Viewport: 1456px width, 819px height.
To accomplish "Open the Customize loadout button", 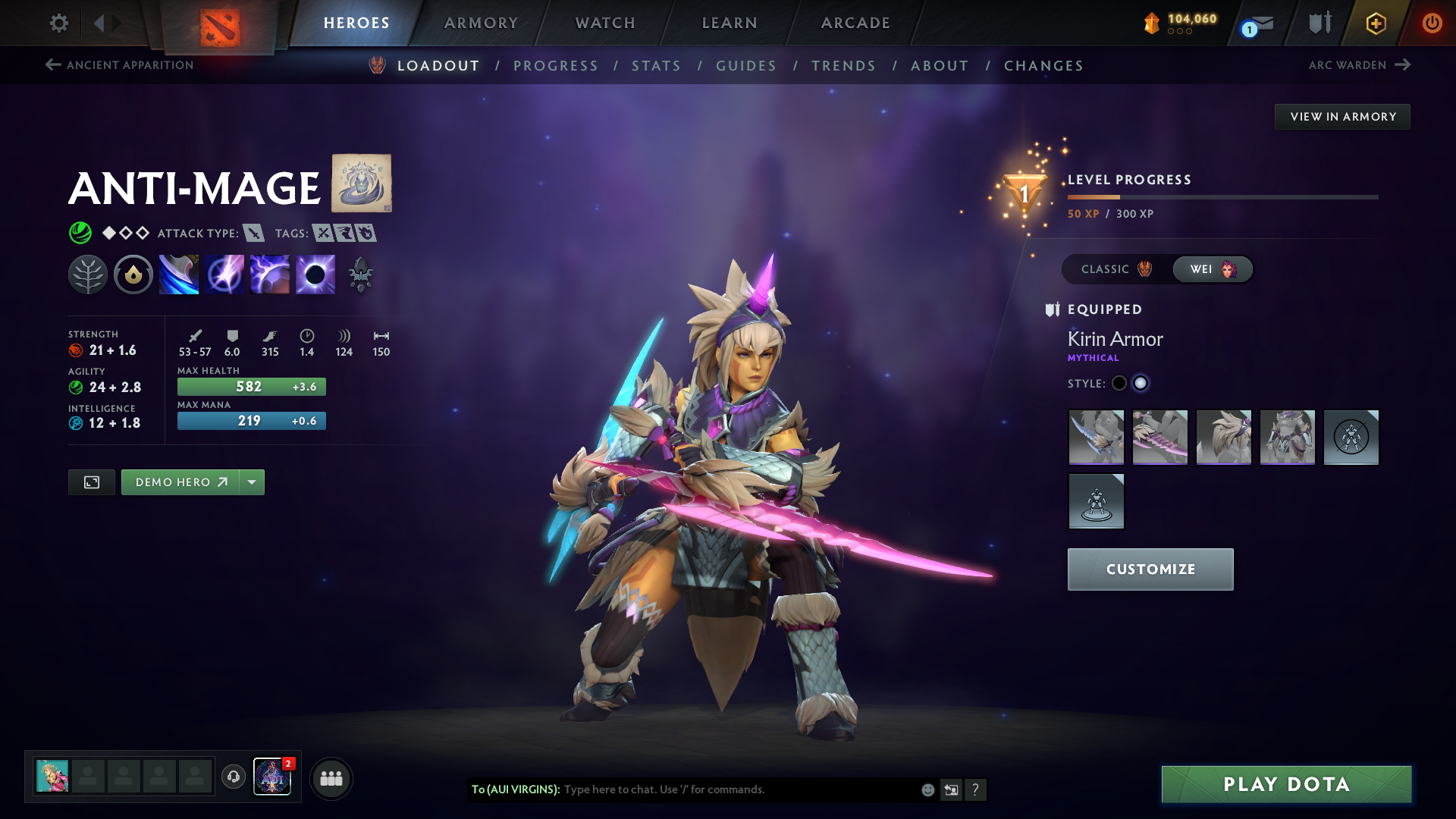I will coord(1150,569).
